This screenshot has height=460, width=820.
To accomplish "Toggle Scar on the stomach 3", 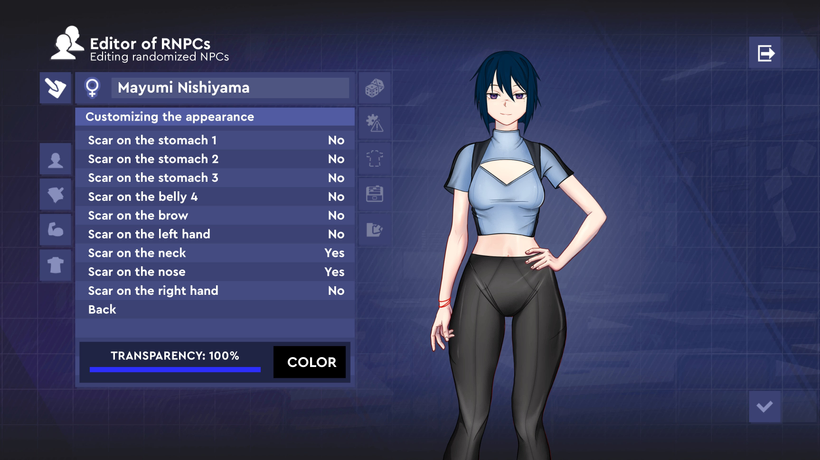I will (x=215, y=178).
